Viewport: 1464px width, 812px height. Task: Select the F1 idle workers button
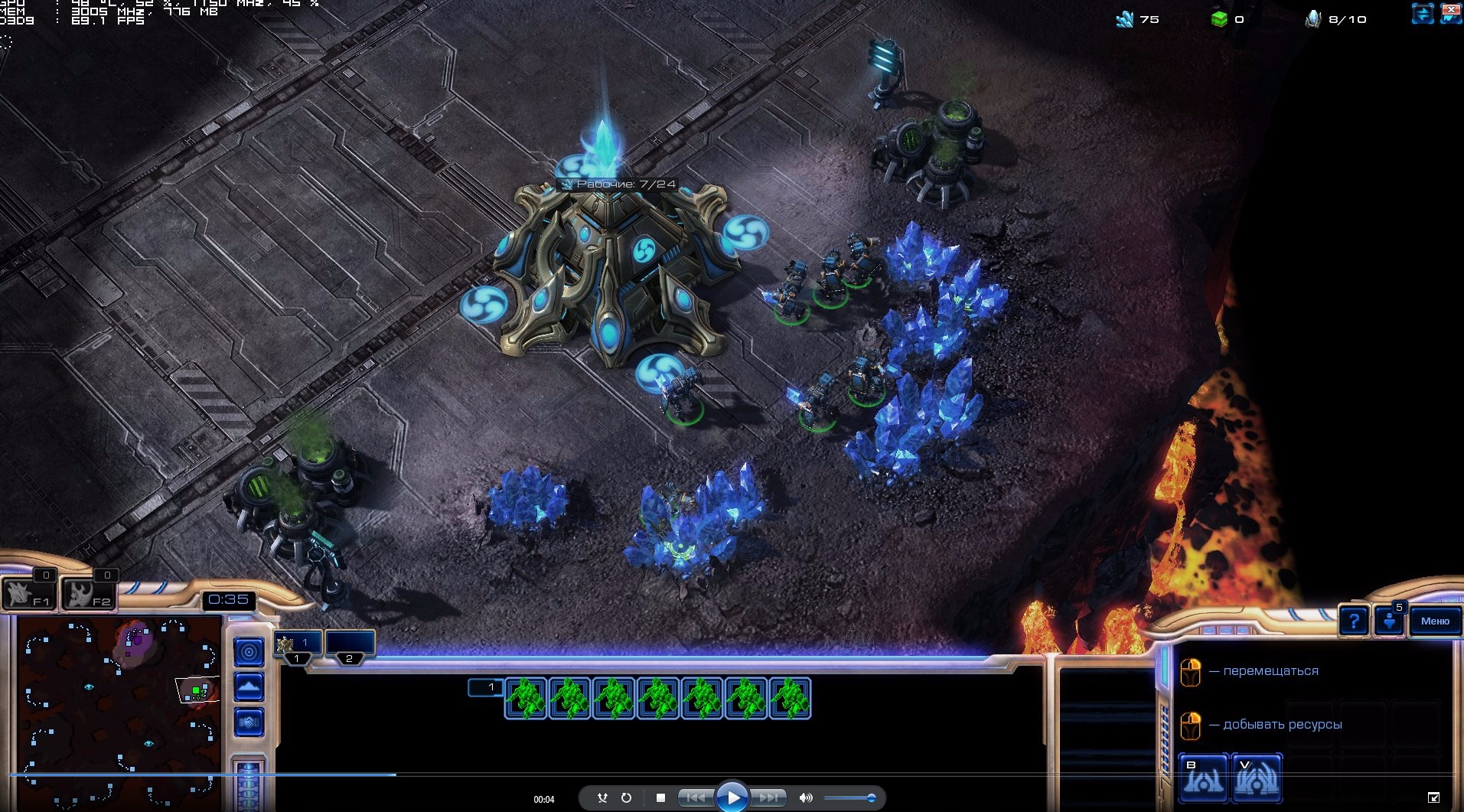click(x=28, y=593)
